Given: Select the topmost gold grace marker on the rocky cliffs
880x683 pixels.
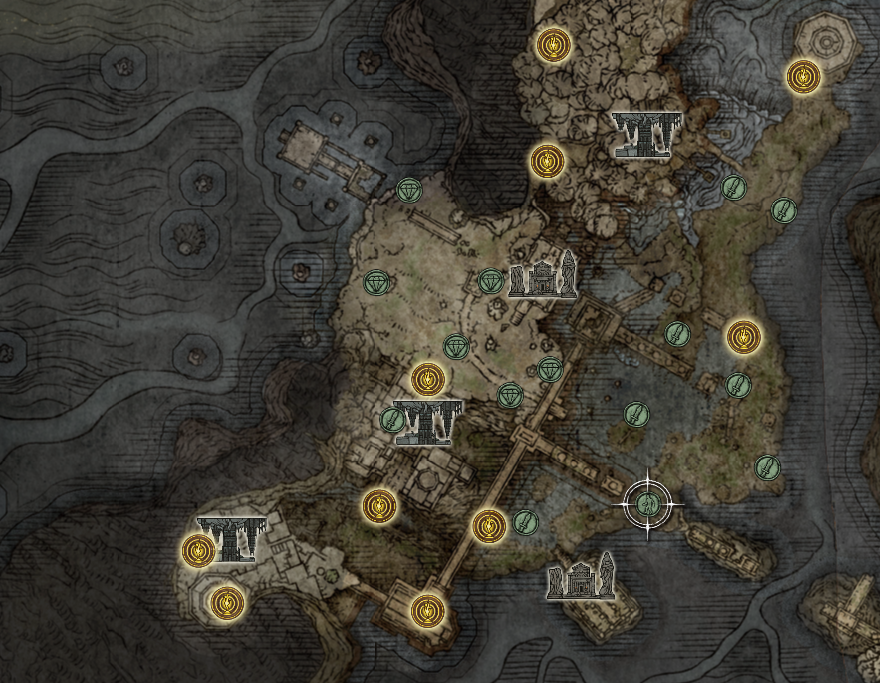Looking at the screenshot, I should tap(552, 45).
